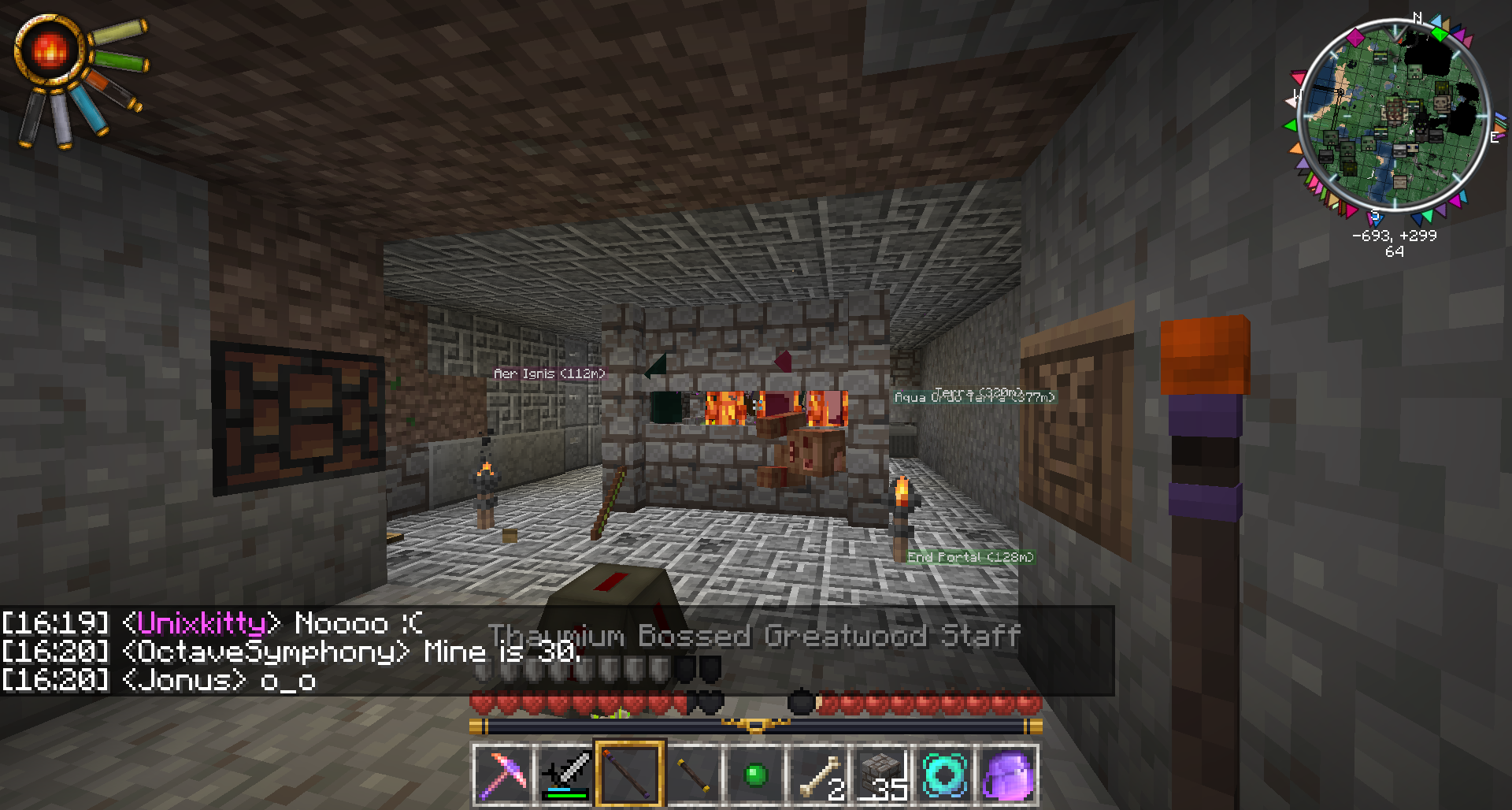Click the fire focus wand HUD icon
Screen dimensions: 1512x810
click(49, 50)
